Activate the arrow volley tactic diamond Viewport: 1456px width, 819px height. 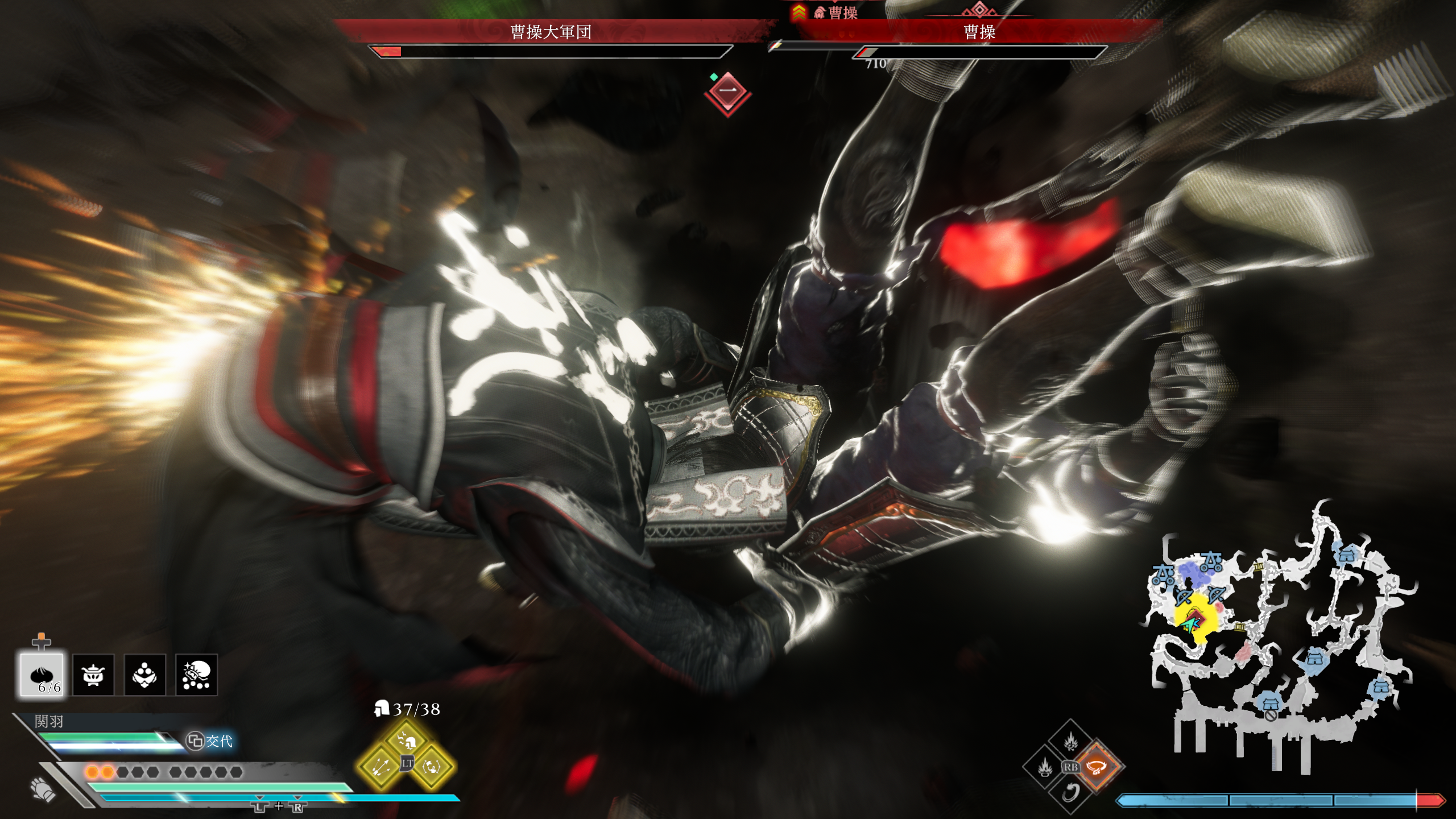tap(380, 767)
